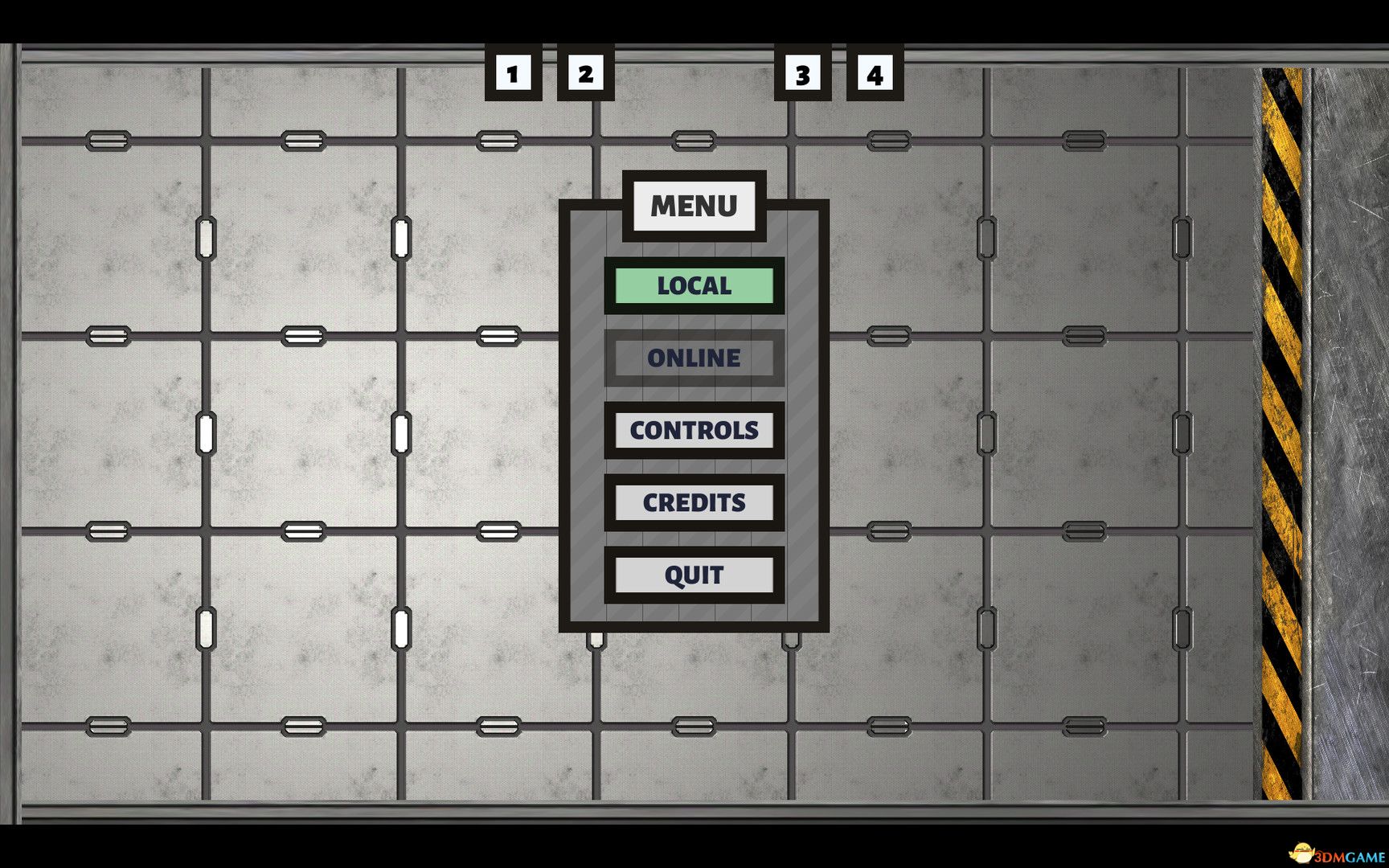Click the player 1 number marker
The height and width of the screenshot is (868, 1389).
point(512,75)
